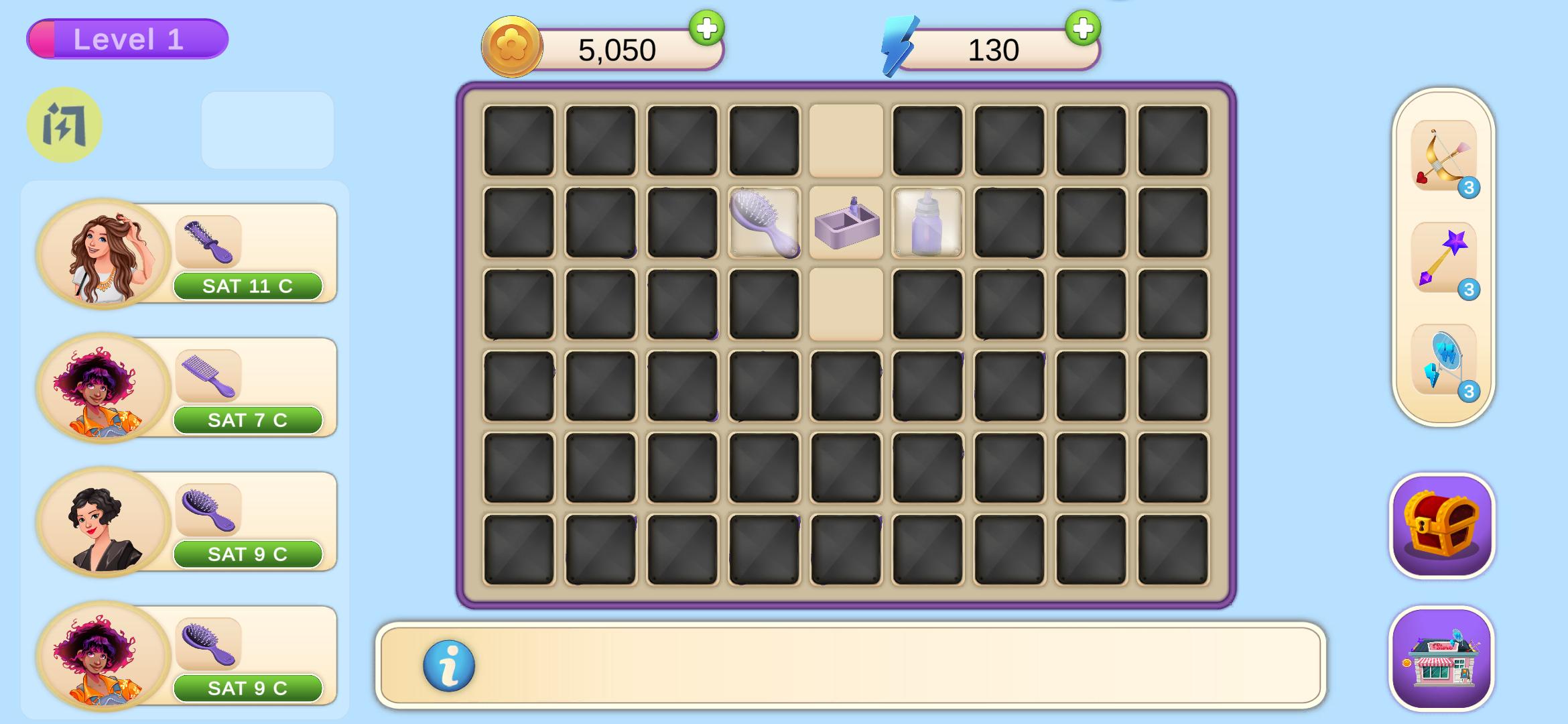Viewport: 1568px width, 724px height.
Task: Complete the SAT 11 C customer order
Action: [x=248, y=286]
